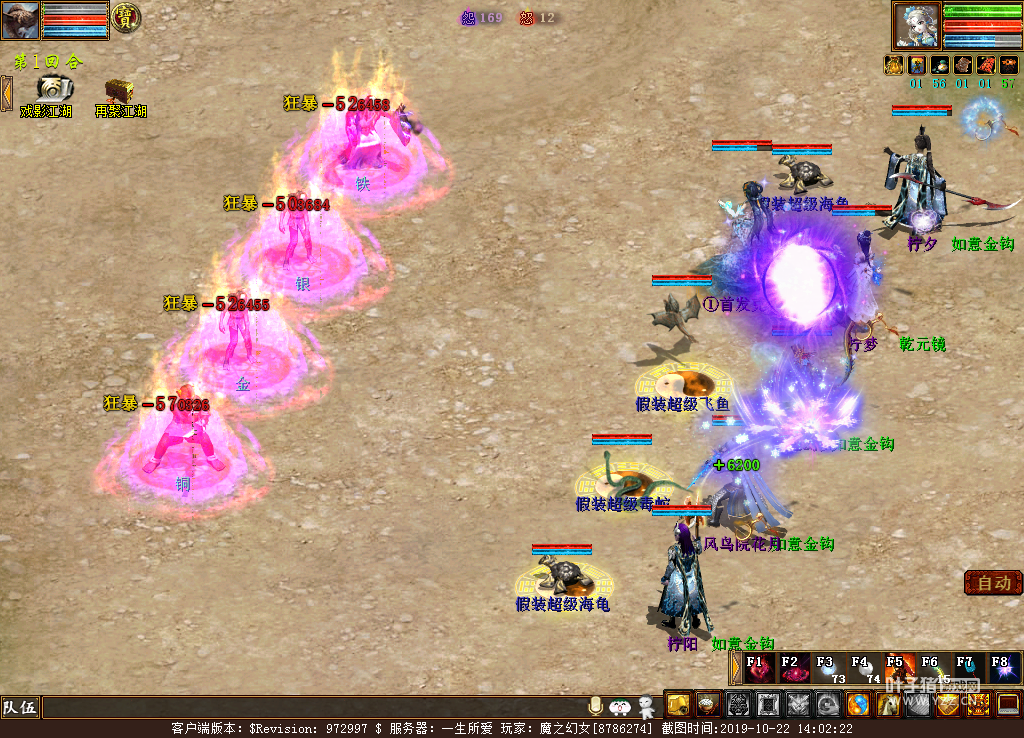
Task: Open the horse mount menu icon
Action: 887,705
